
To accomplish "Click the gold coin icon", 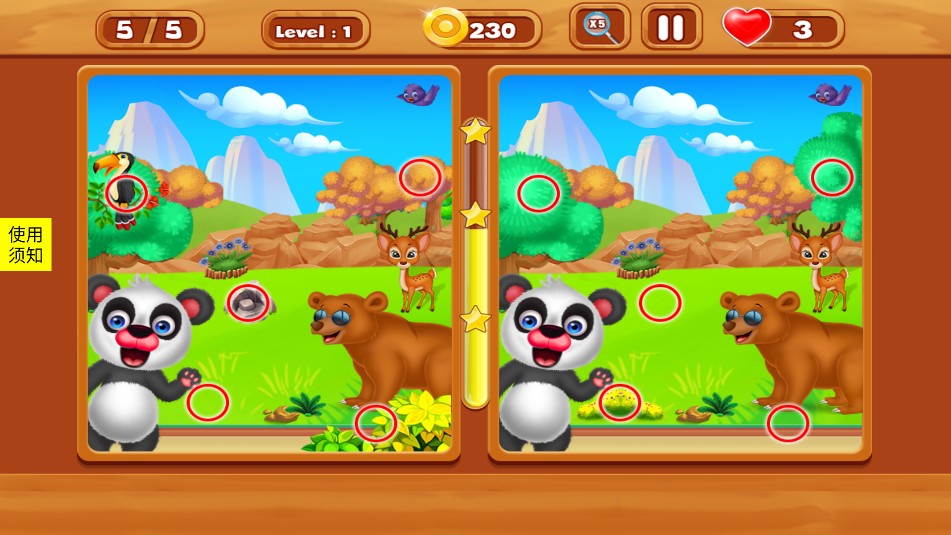I will 445,28.
